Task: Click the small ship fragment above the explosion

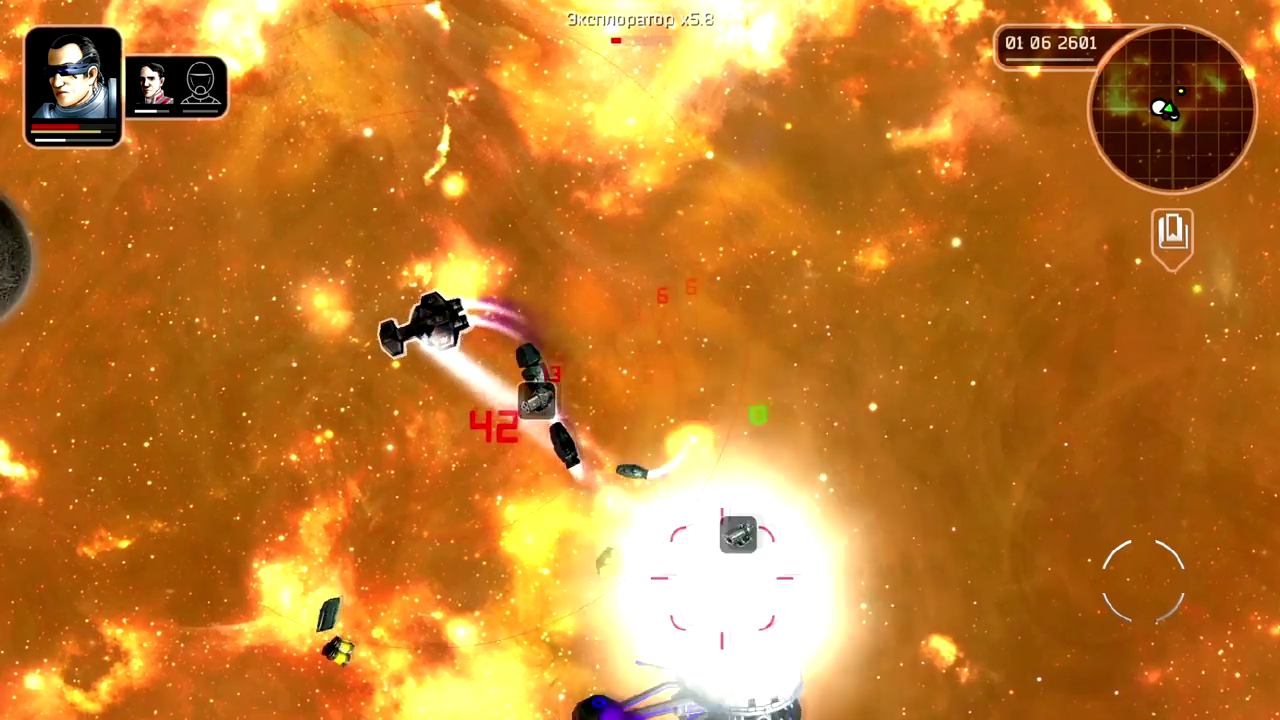Action: [633, 470]
